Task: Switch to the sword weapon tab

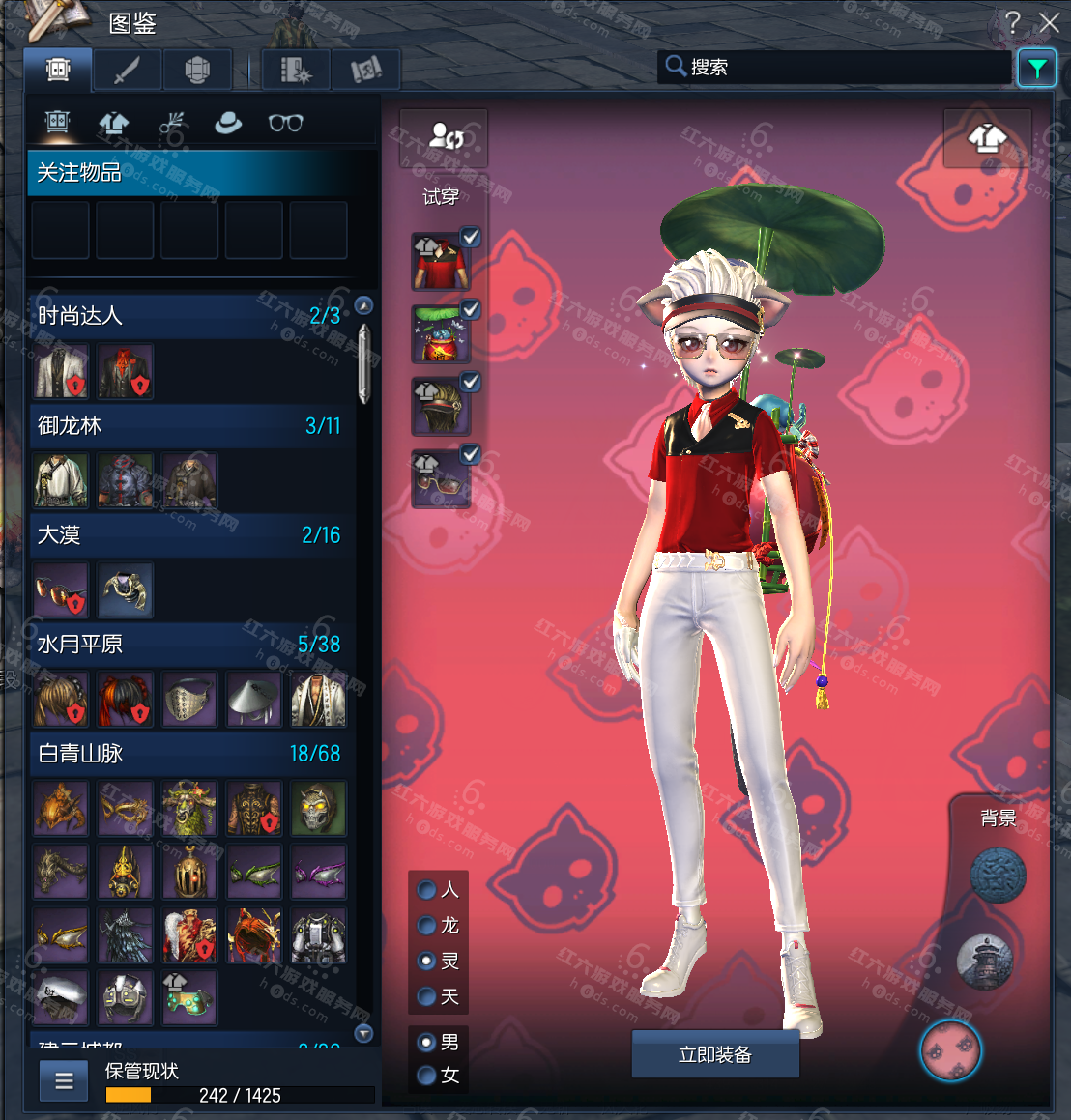Action: coord(128,70)
